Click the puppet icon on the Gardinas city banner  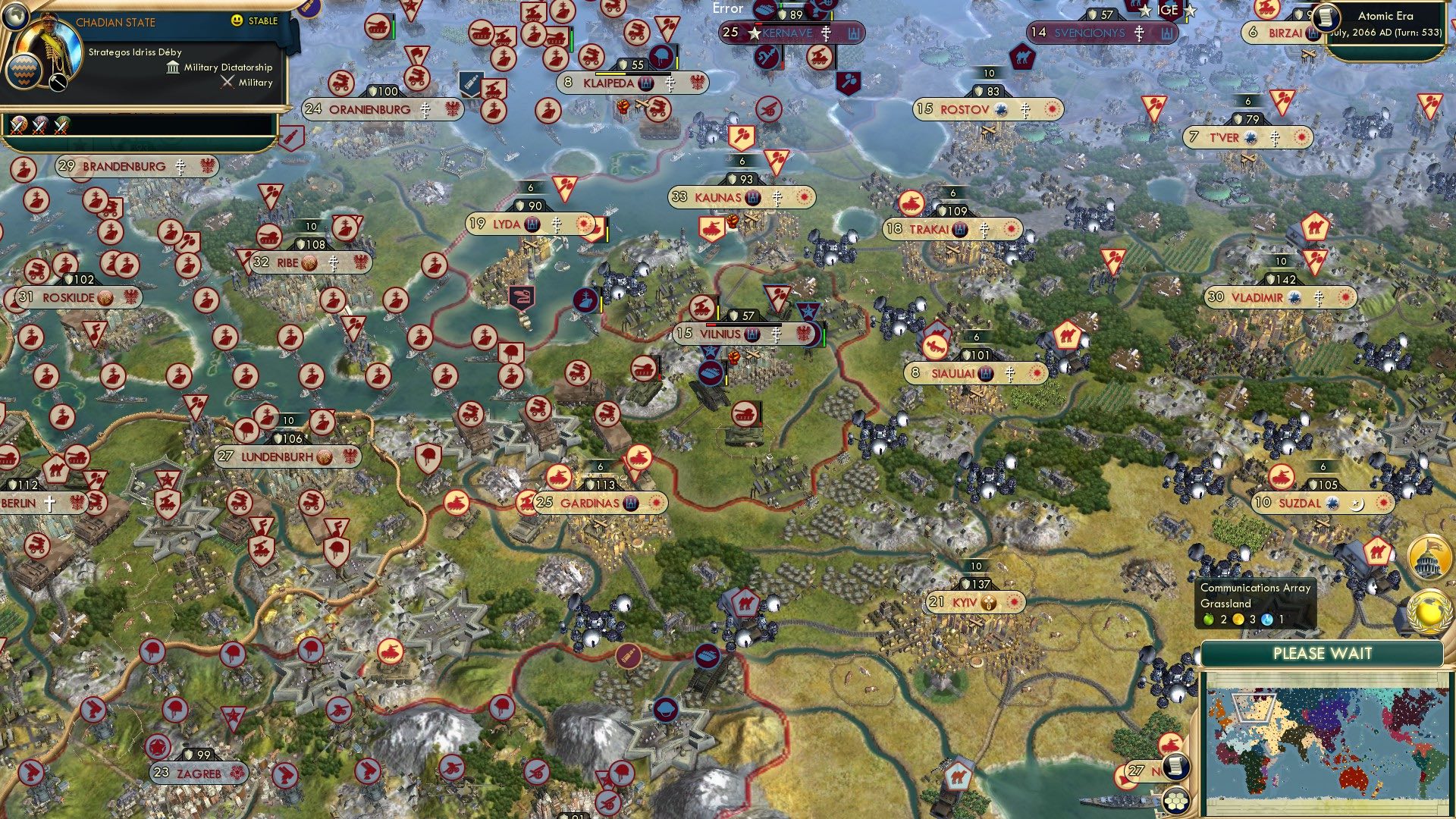(x=632, y=501)
